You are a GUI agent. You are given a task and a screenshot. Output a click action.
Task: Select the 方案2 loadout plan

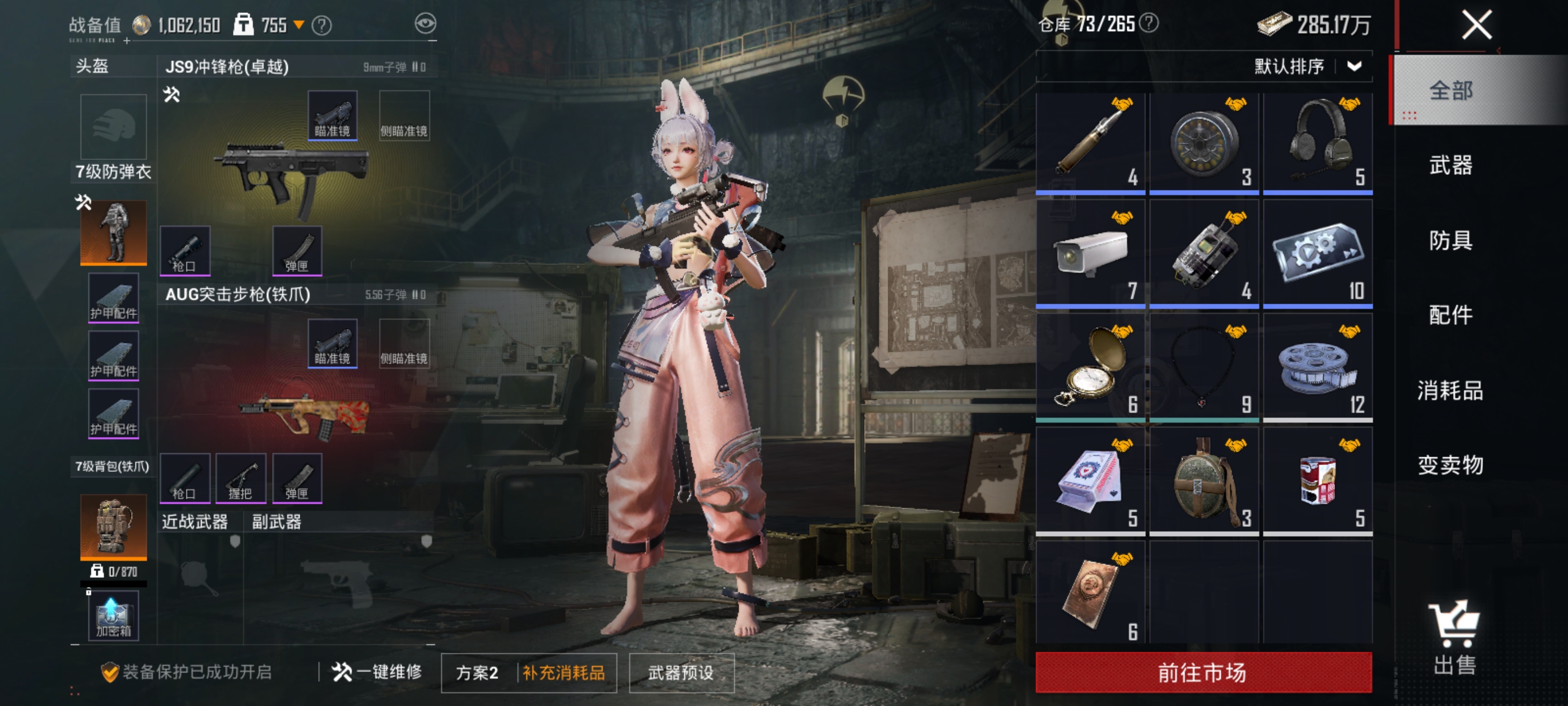(x=477, y=672)
